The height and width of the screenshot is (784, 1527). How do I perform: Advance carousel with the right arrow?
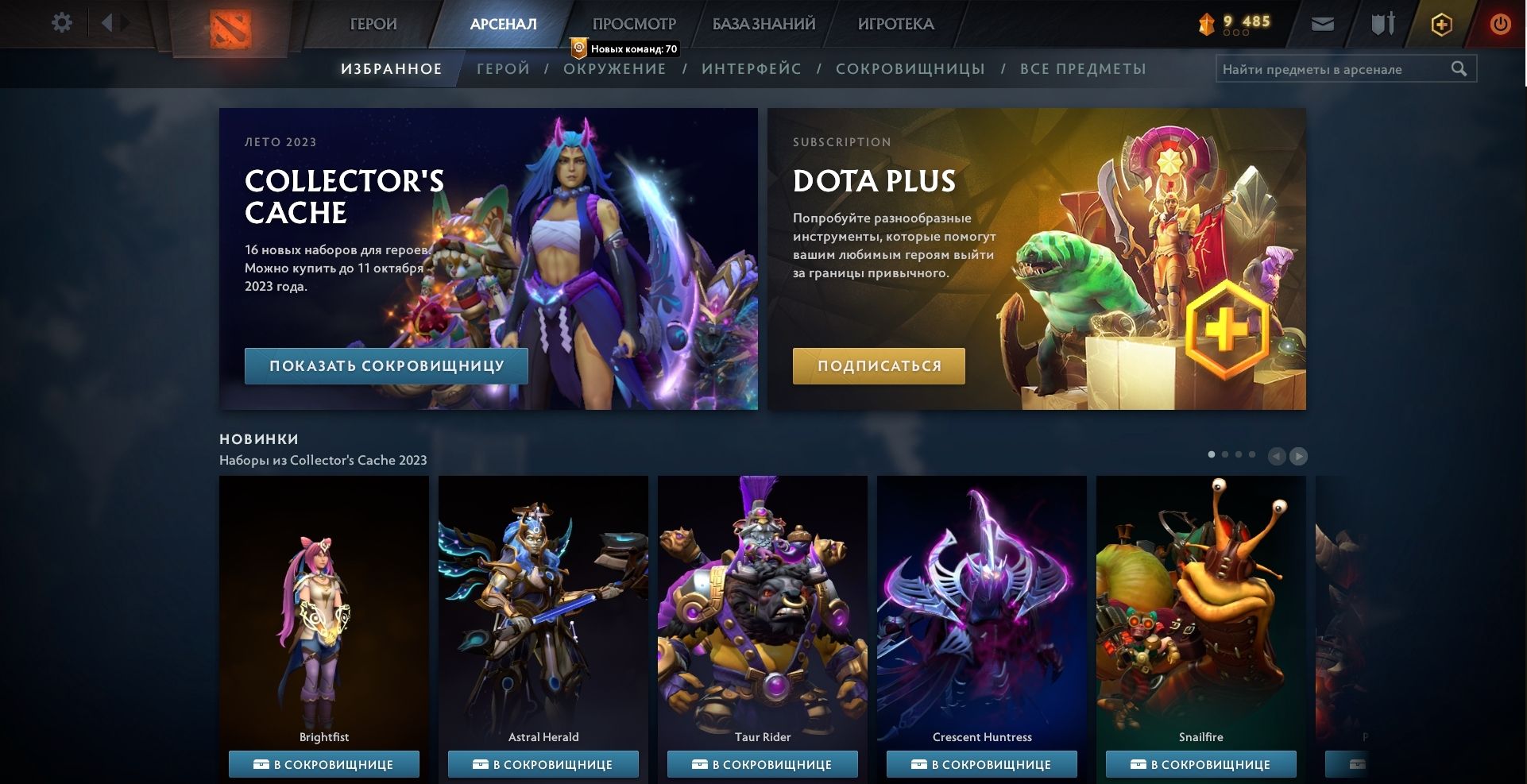(1299, 457)
